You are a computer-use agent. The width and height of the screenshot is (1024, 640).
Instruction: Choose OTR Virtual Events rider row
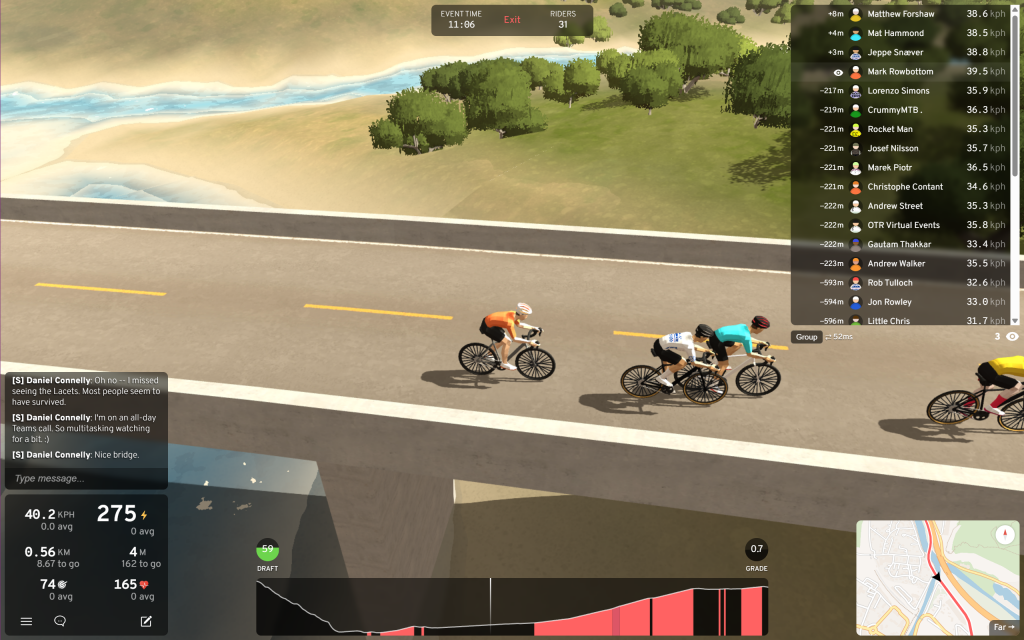[x=903, y=225]
